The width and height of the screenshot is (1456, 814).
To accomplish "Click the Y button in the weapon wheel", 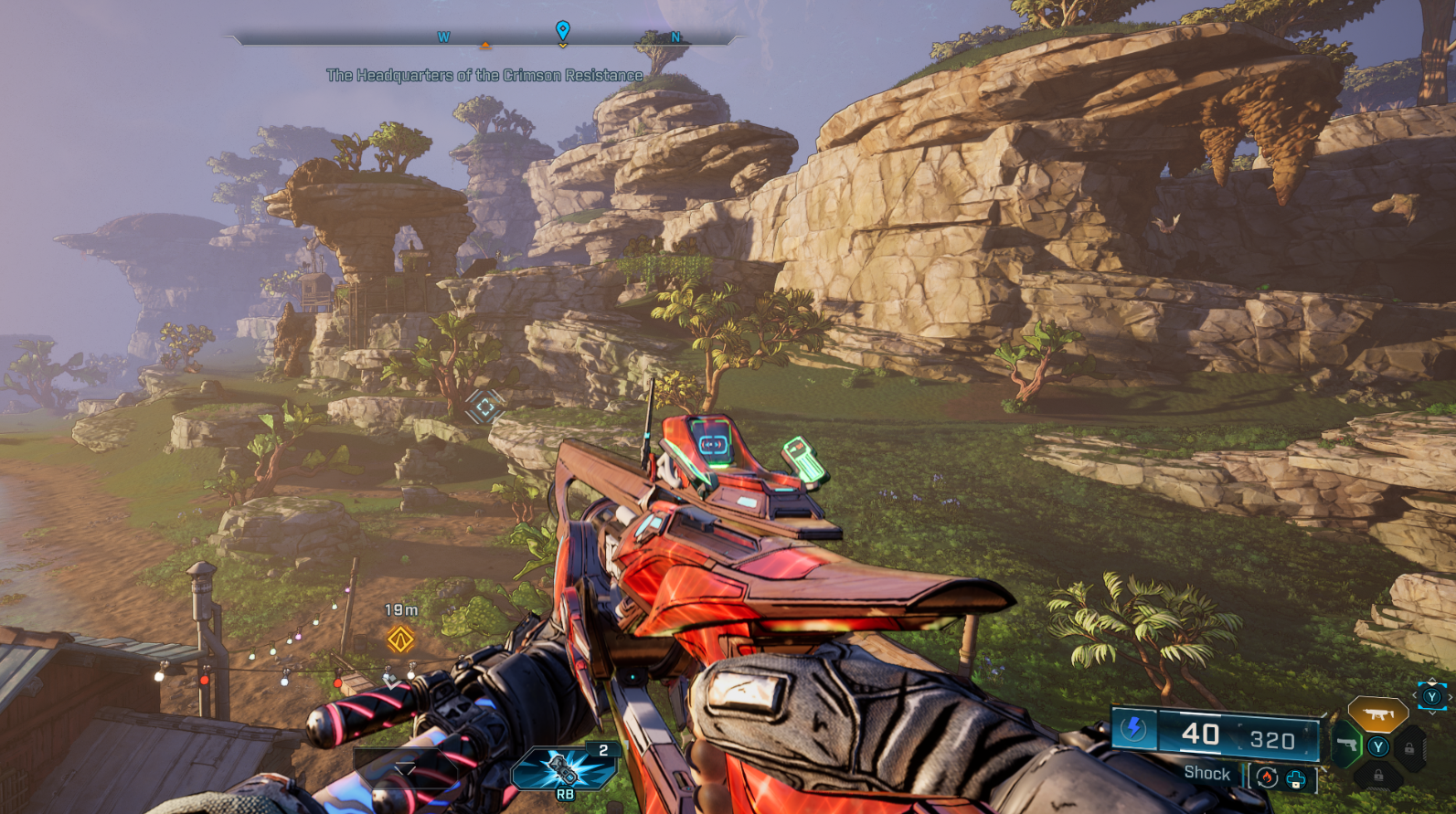I will pyautogui.click(x=1378, y=747).
